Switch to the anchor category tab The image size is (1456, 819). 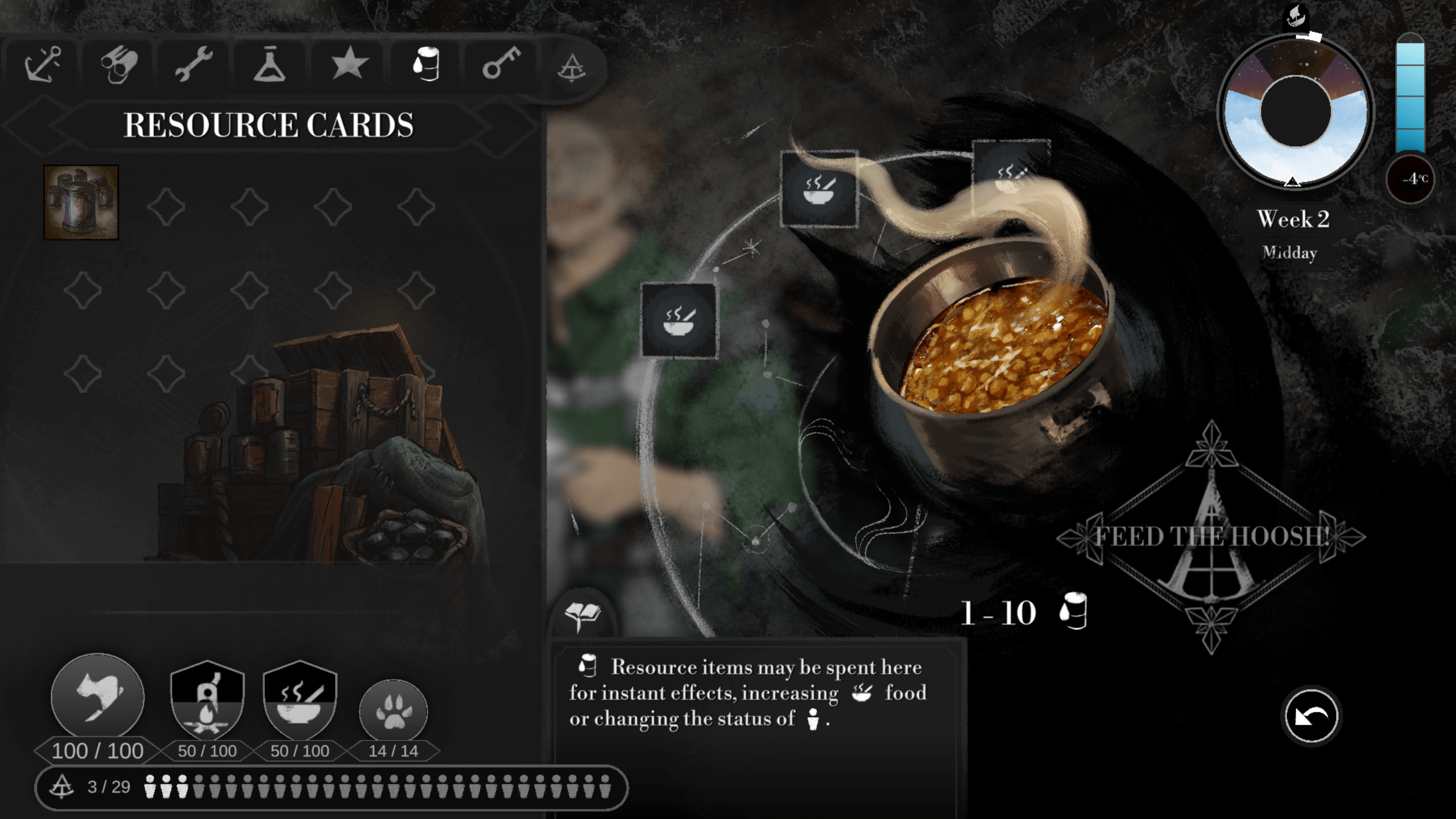point(43,64)
